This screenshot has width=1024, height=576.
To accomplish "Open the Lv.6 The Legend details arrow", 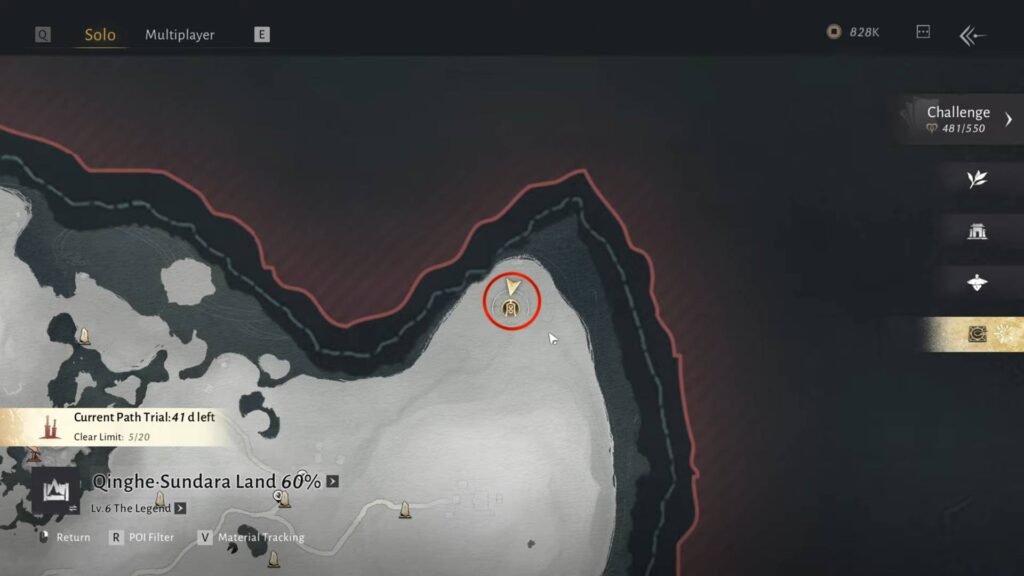I will click(x=180, y=508).
